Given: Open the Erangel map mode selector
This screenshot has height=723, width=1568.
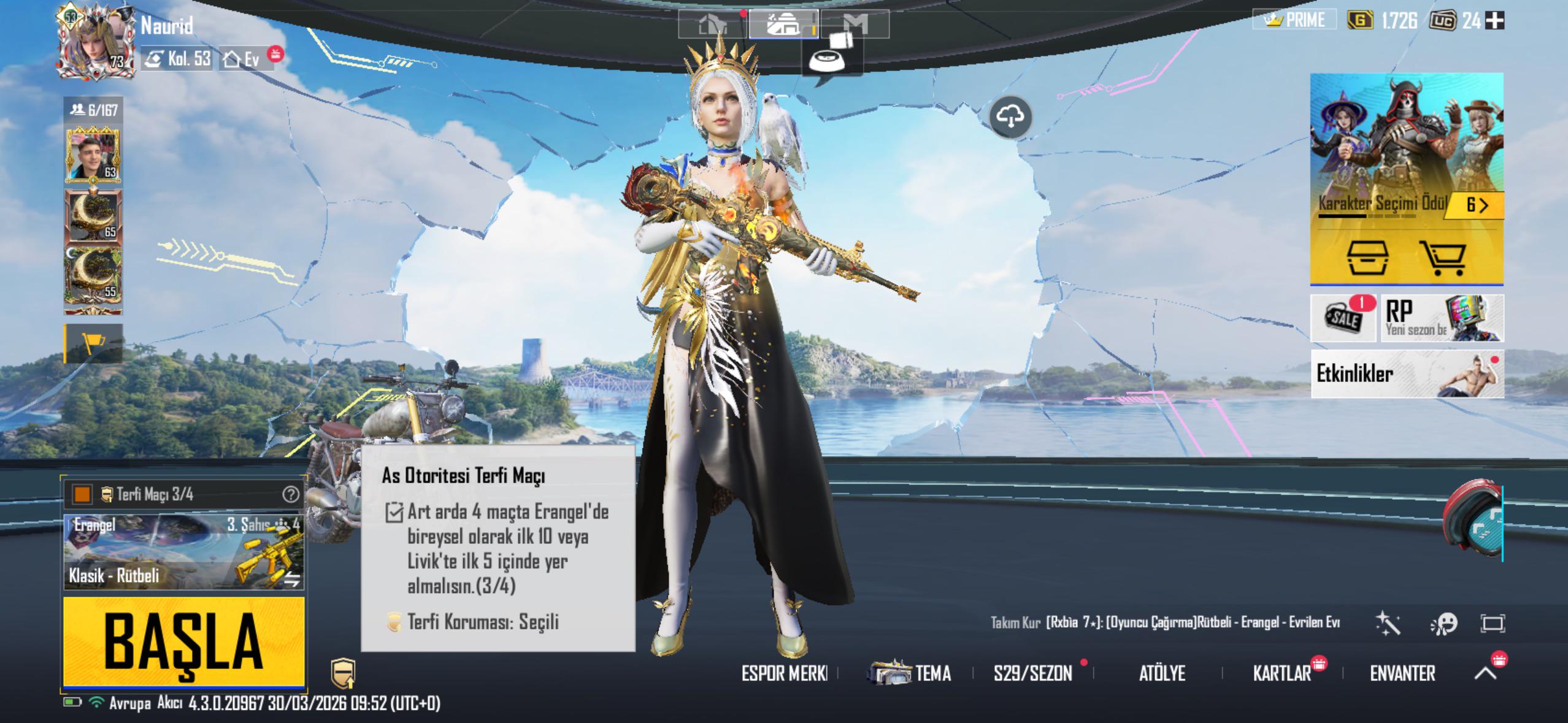Looking at the screenshot, I should click(x=184, y=552).
